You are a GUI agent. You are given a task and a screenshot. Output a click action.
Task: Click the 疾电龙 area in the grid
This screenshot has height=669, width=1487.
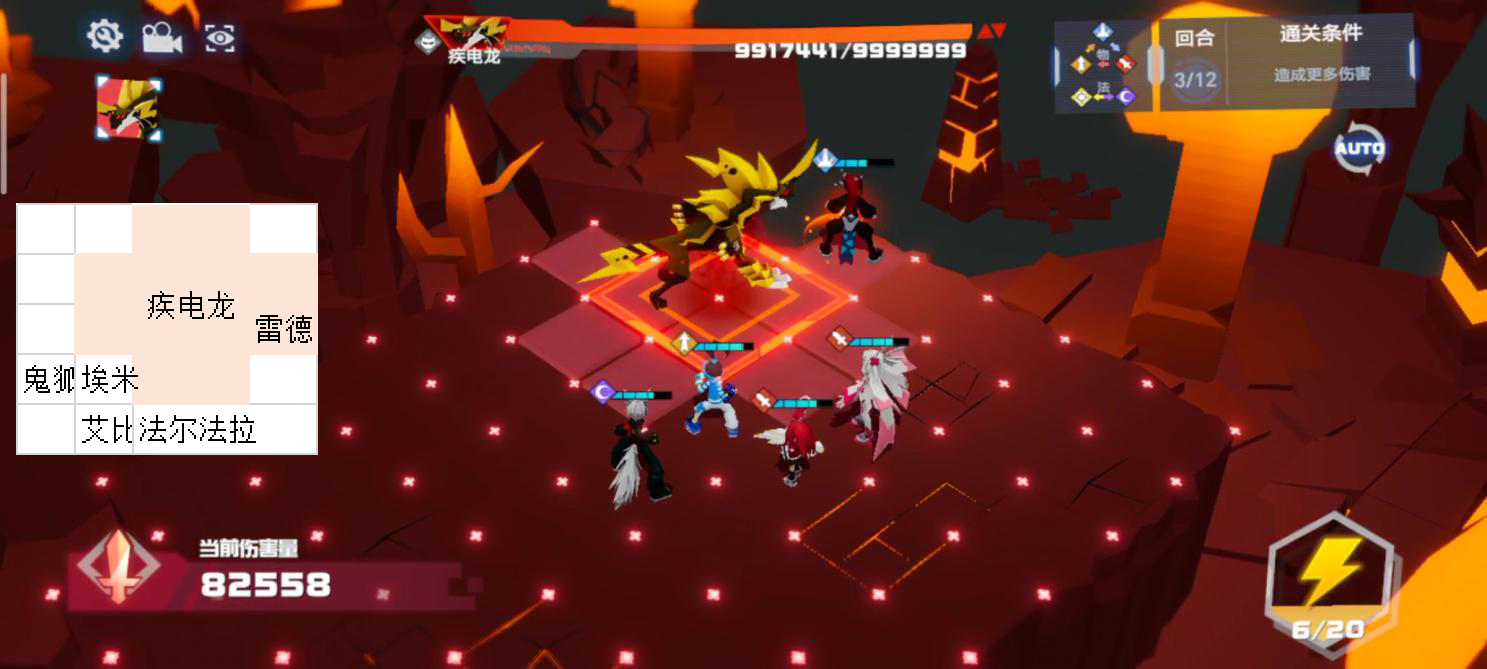(x=191, y=305)
